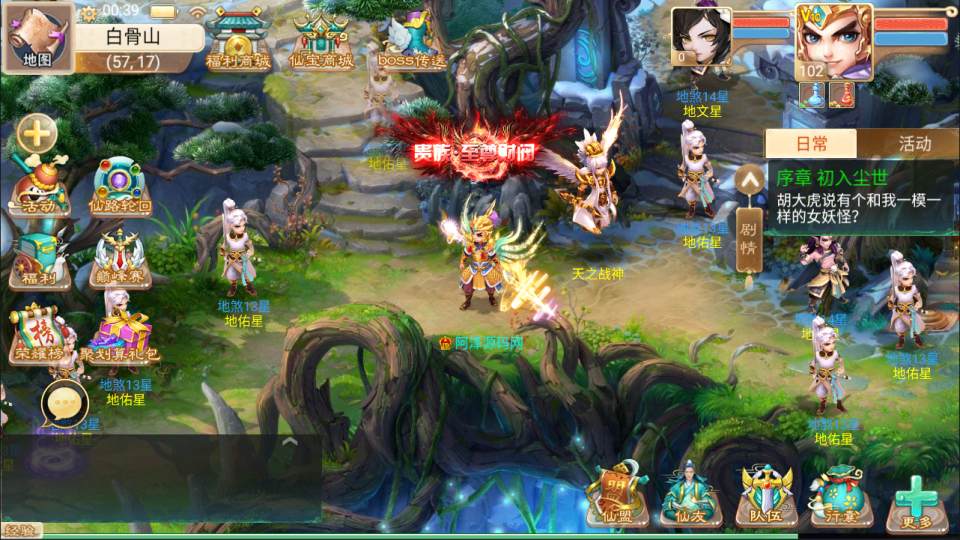This screenshot has width=960, height=540.
Task: Open the 福利 welfare chest icon
Action: point(39,260)
